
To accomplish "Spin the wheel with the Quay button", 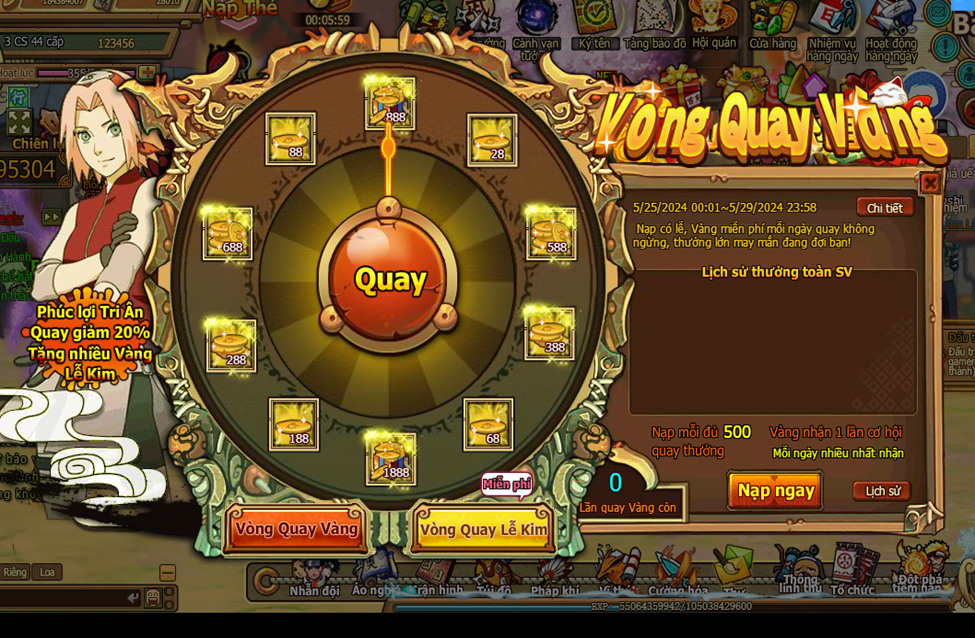I will [x=390, y=280].
